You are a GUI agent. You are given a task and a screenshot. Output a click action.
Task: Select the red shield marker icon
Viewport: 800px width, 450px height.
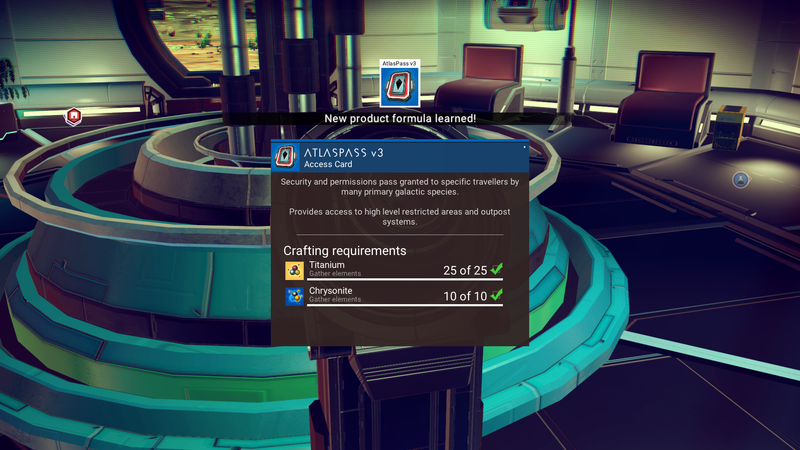(73, 116)
